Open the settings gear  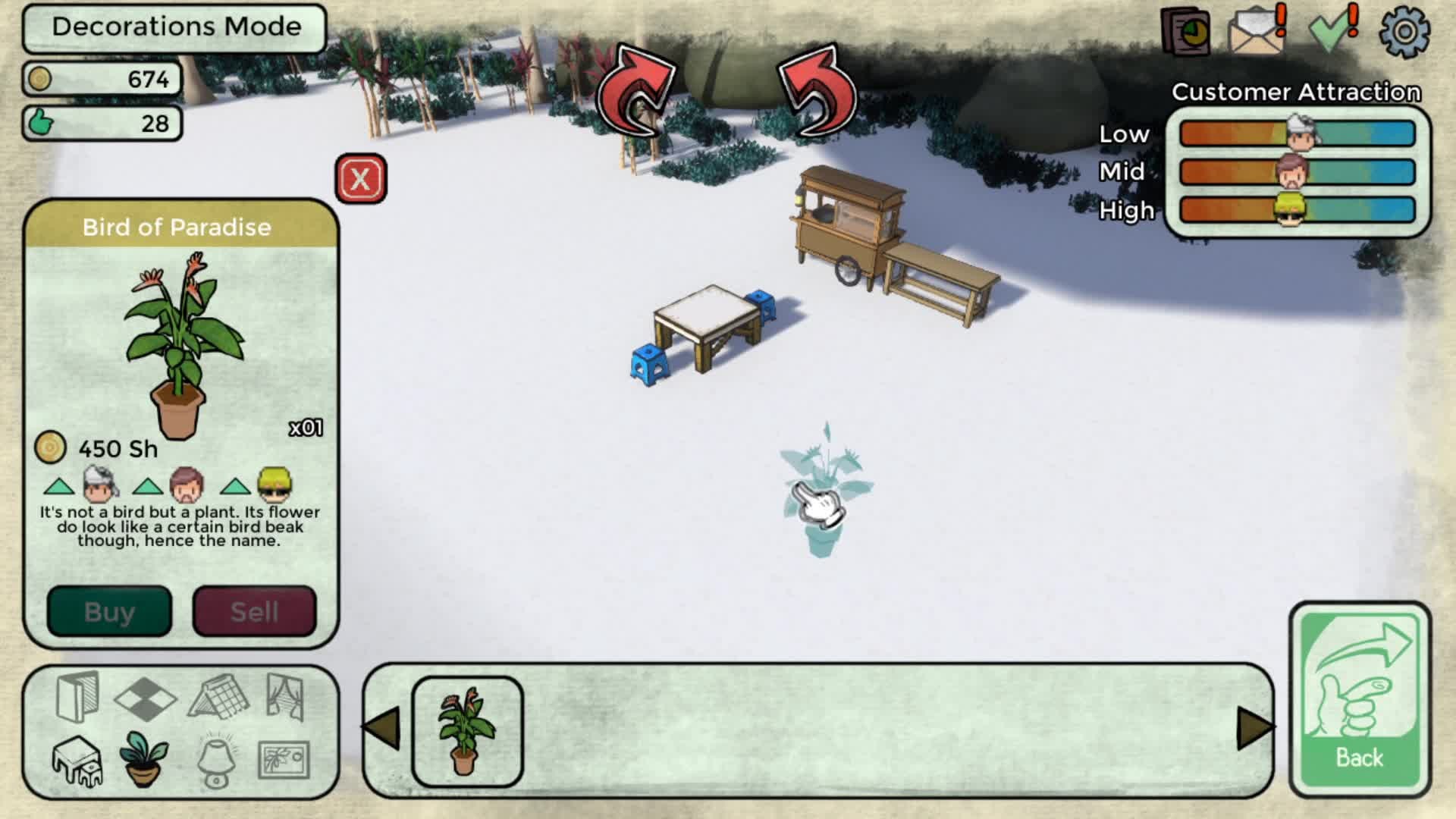(1404, 32)
